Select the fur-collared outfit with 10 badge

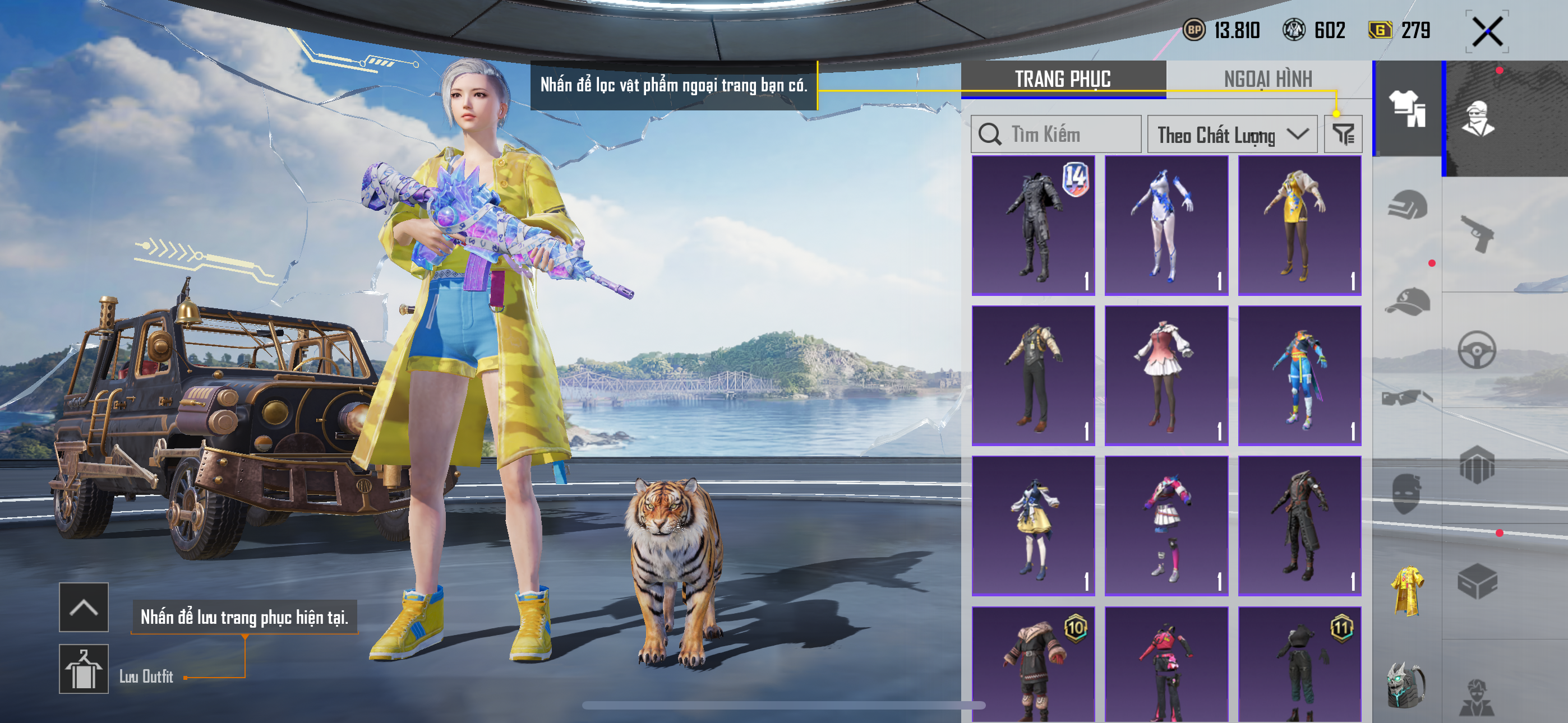1033,664
